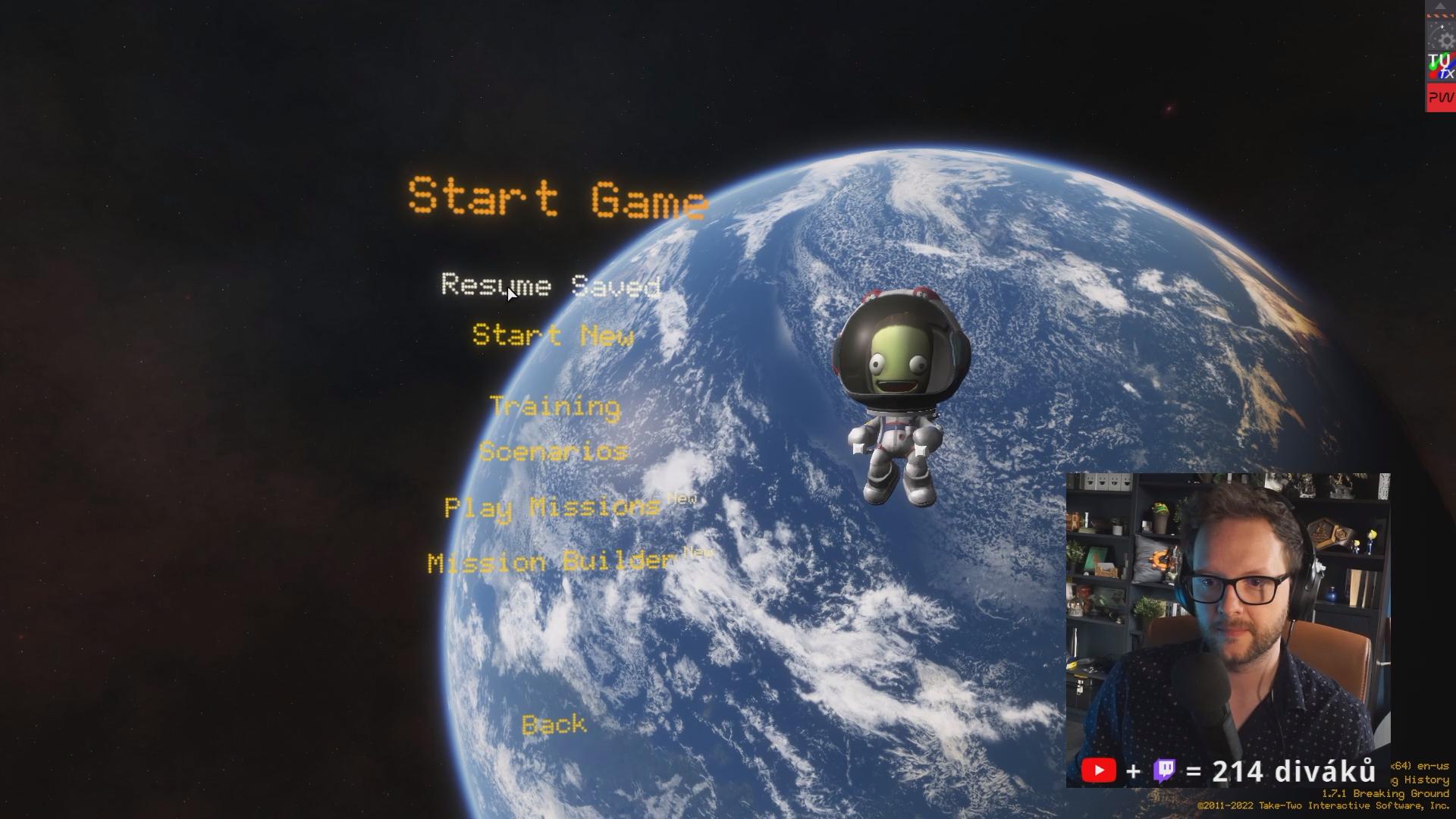Select Start New game

coord(553,335)
